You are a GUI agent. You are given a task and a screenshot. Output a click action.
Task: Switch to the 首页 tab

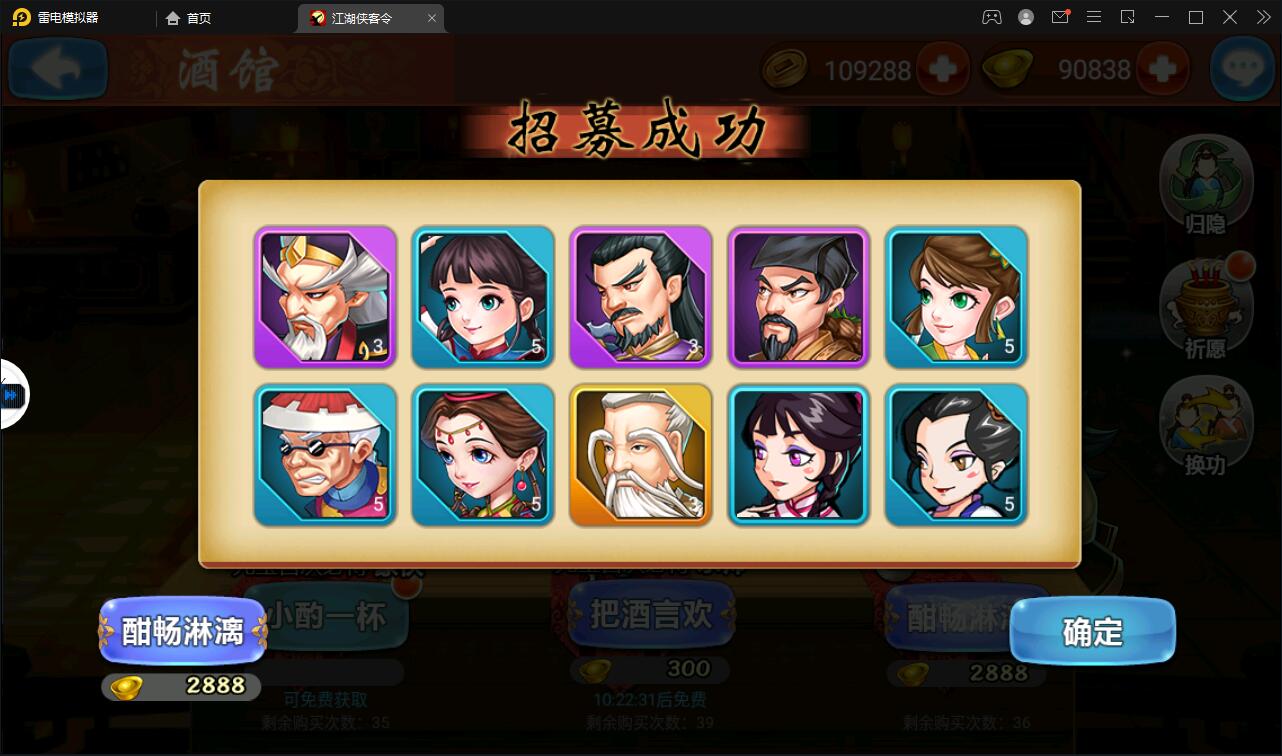coord(188,17)
